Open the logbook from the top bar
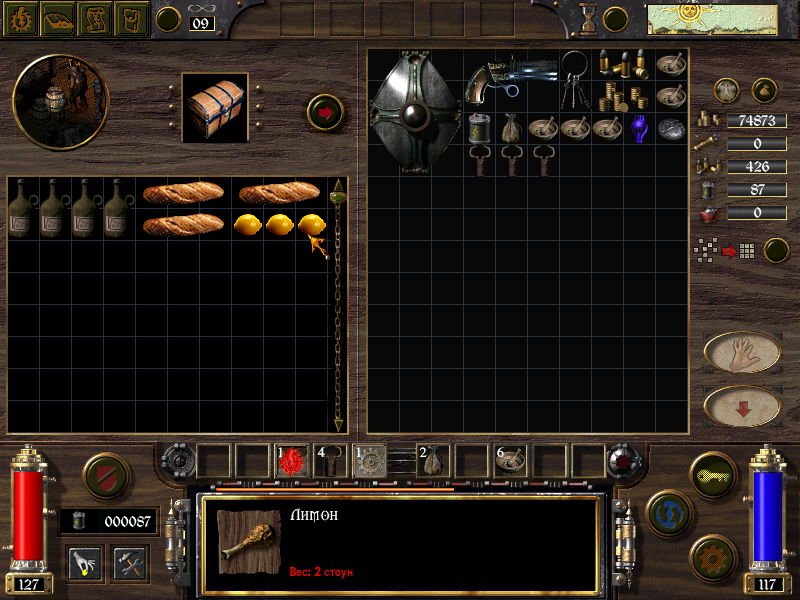The height and width of the screenshot is (600, 800). 57,18
